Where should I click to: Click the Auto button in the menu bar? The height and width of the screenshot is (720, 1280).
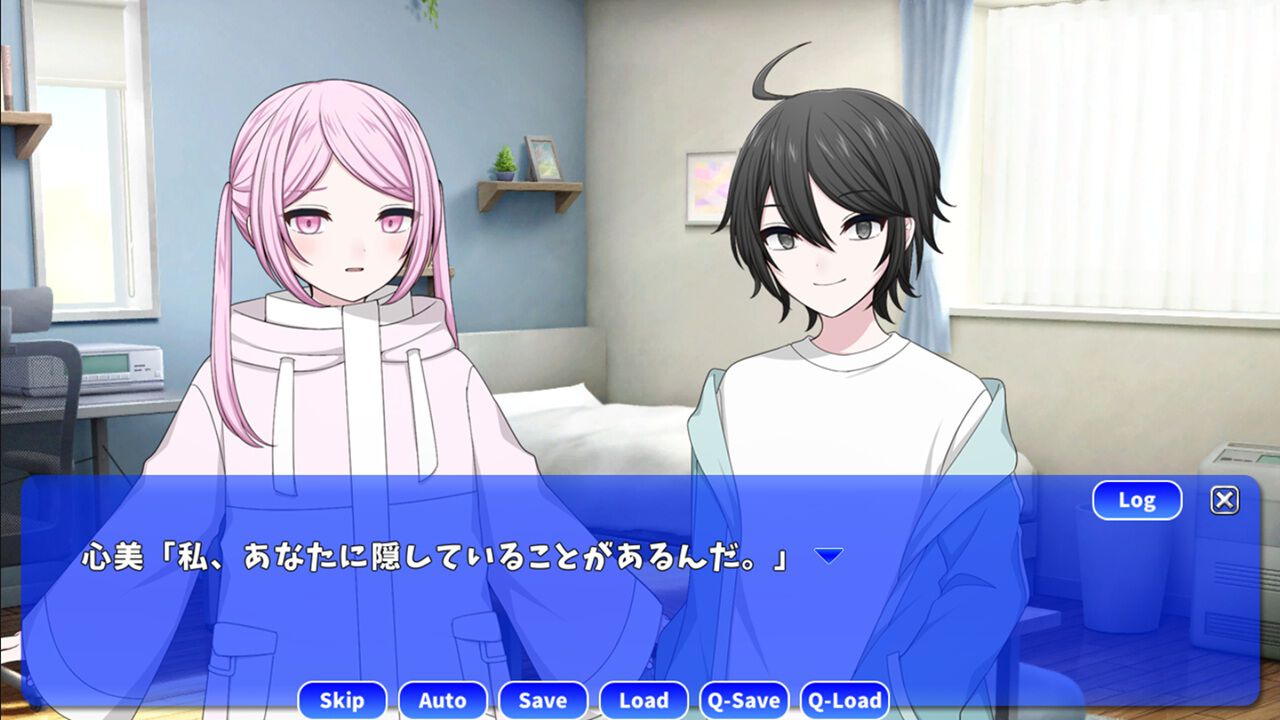coord(443,701)
